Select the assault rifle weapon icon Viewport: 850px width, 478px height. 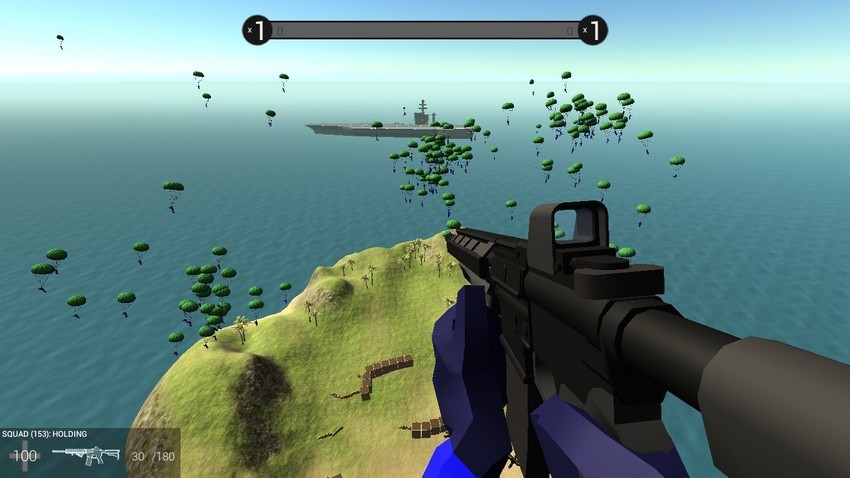pyautogui.click(x=85, y=455)
